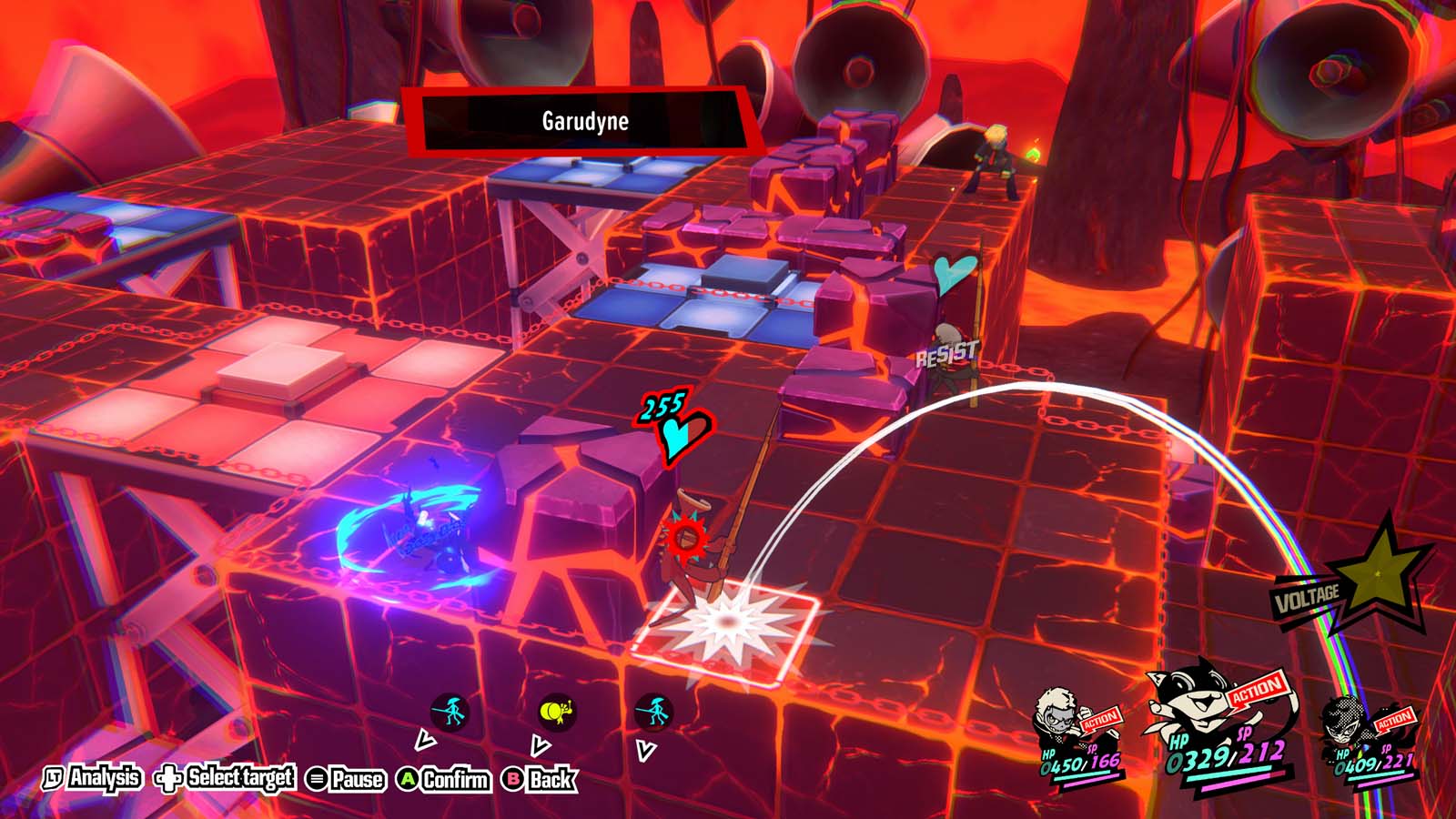Screen dimensions: 1456x819
Task: Click the Garudyne skill name banner
Action: click(585, 121)
